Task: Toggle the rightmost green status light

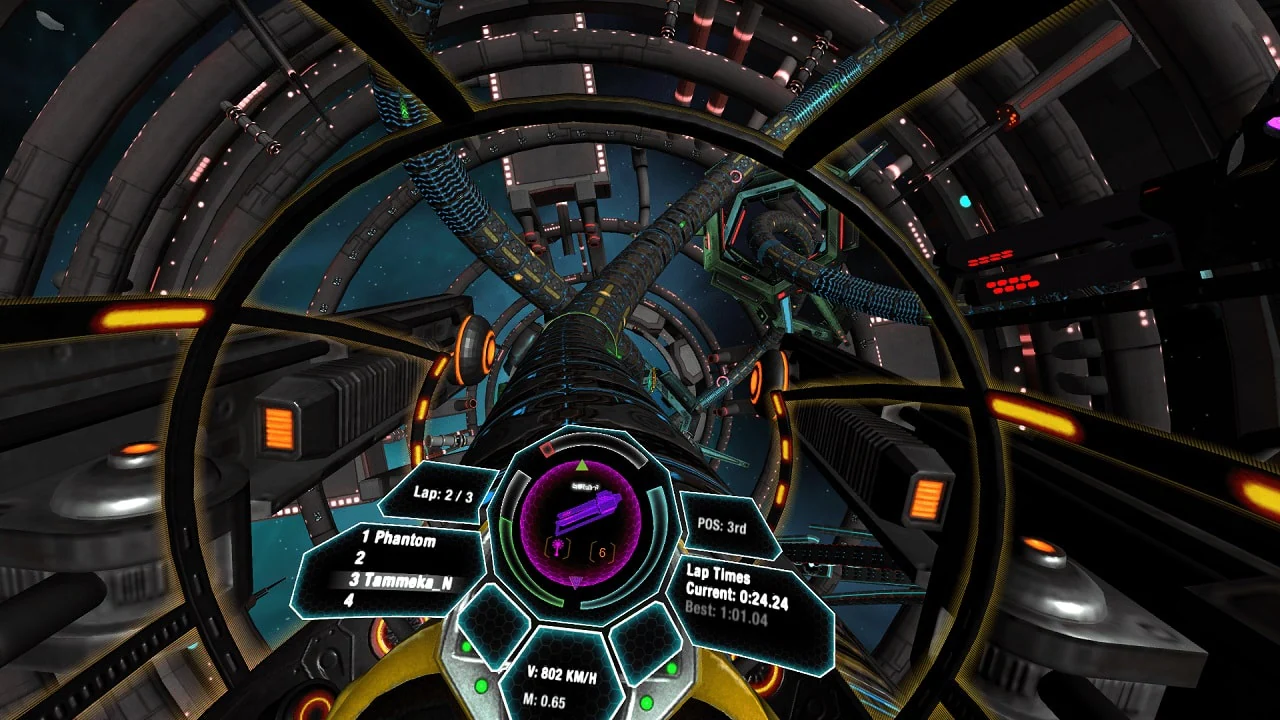Action: tap(672, 667)
